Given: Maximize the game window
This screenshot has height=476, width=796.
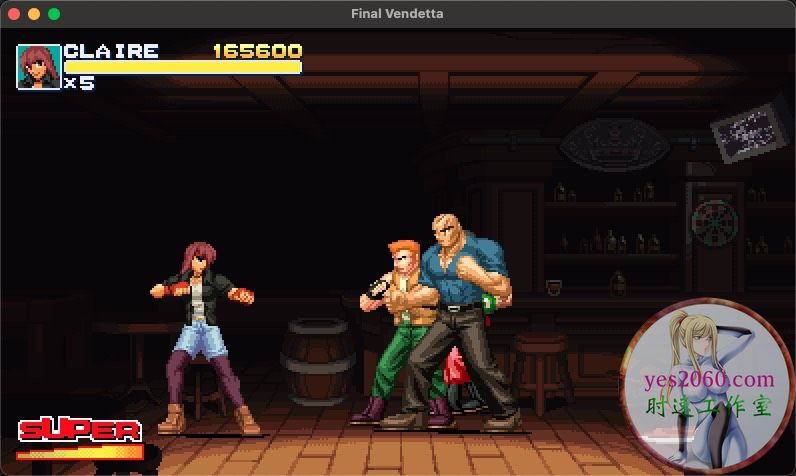Looking at the screenshot, I should point(54,14).
